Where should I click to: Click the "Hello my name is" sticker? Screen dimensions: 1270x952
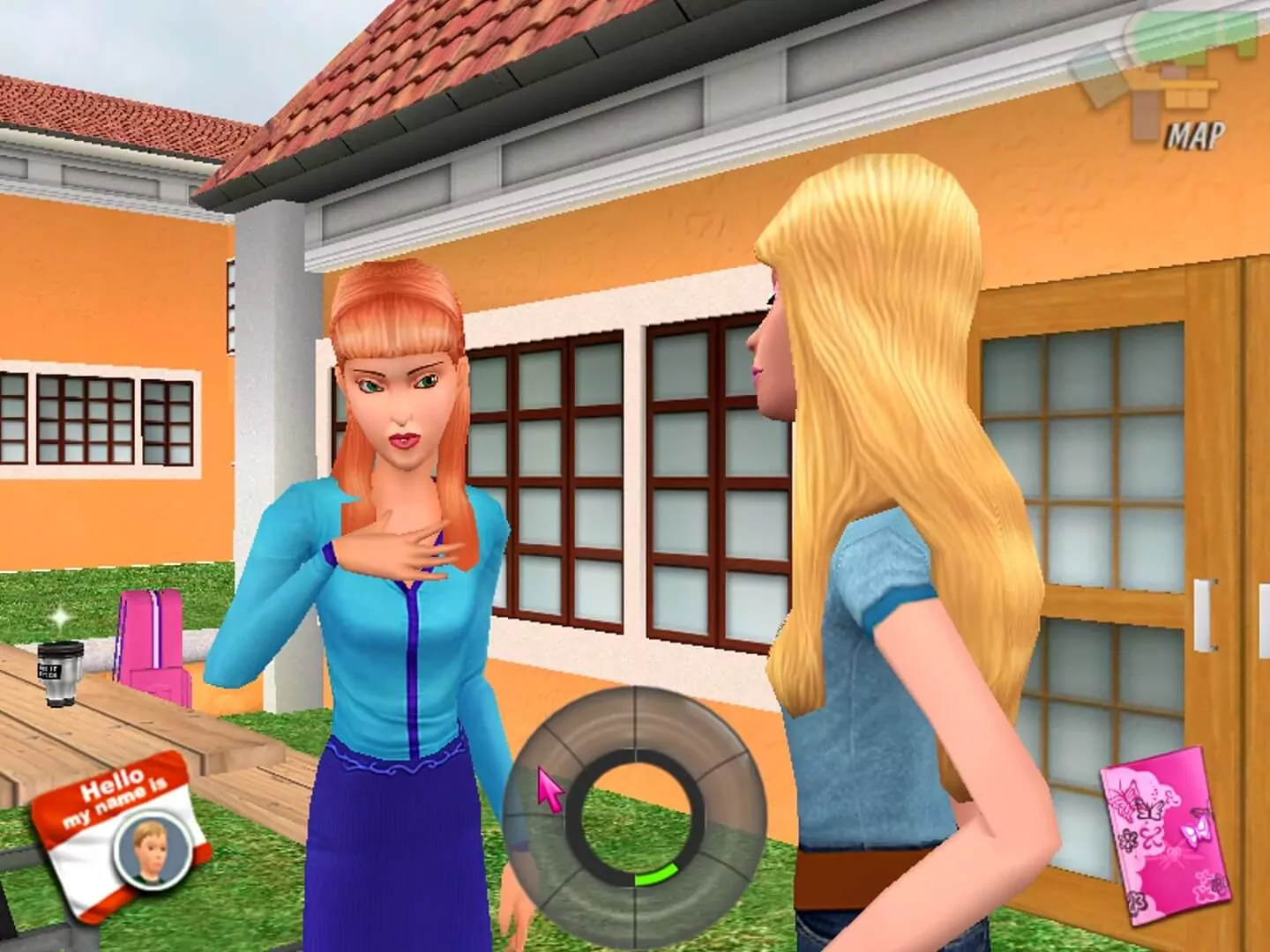[x=115, y=798]
